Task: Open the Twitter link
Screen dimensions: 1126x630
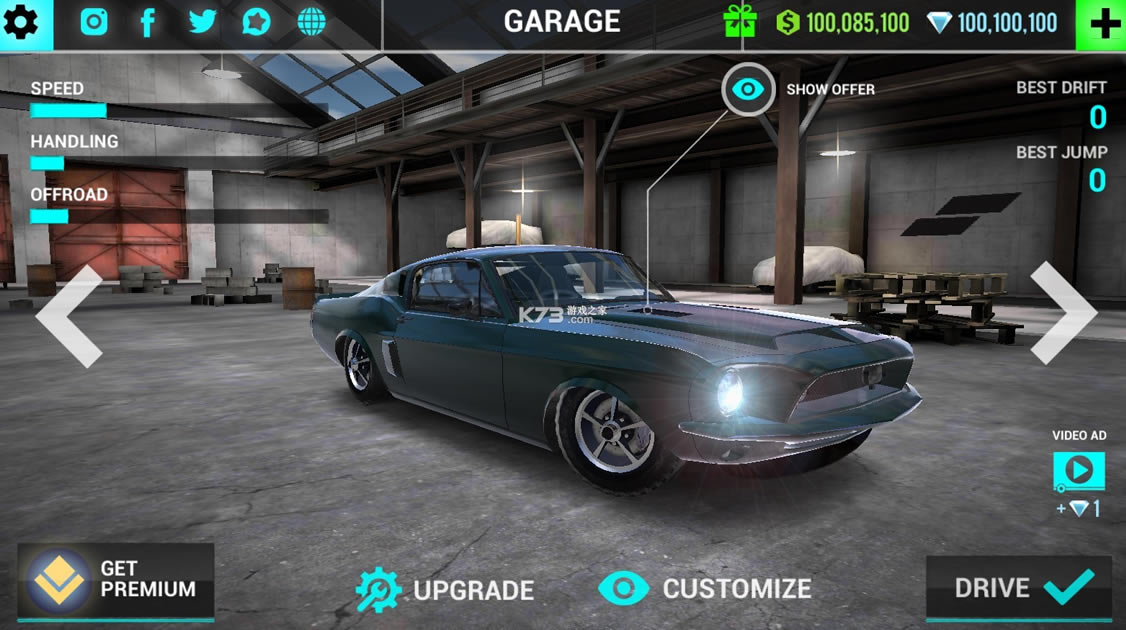Action: coord(202,22)
